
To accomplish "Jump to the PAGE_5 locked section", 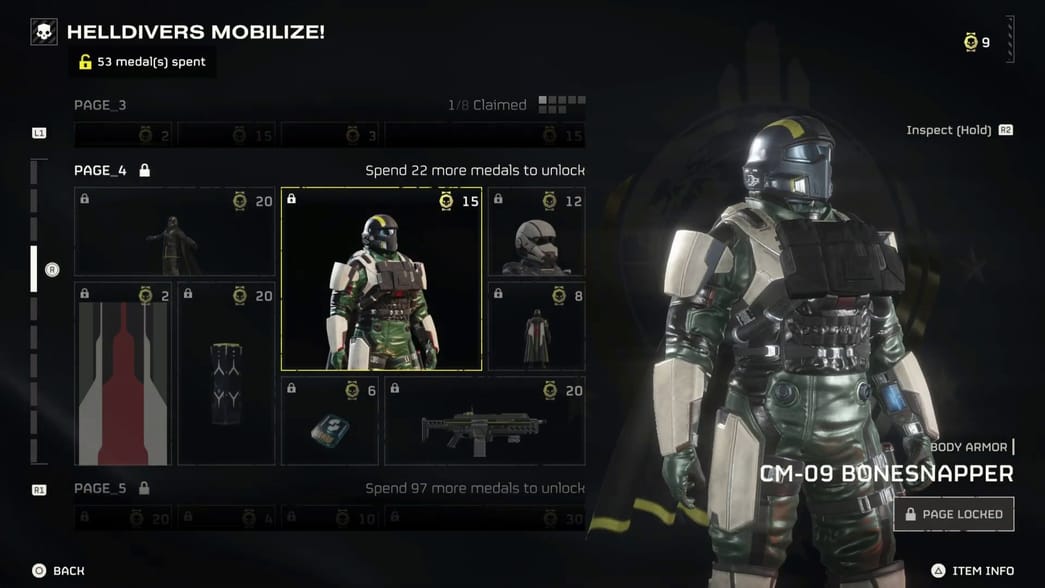I will [x=100, y=488].
